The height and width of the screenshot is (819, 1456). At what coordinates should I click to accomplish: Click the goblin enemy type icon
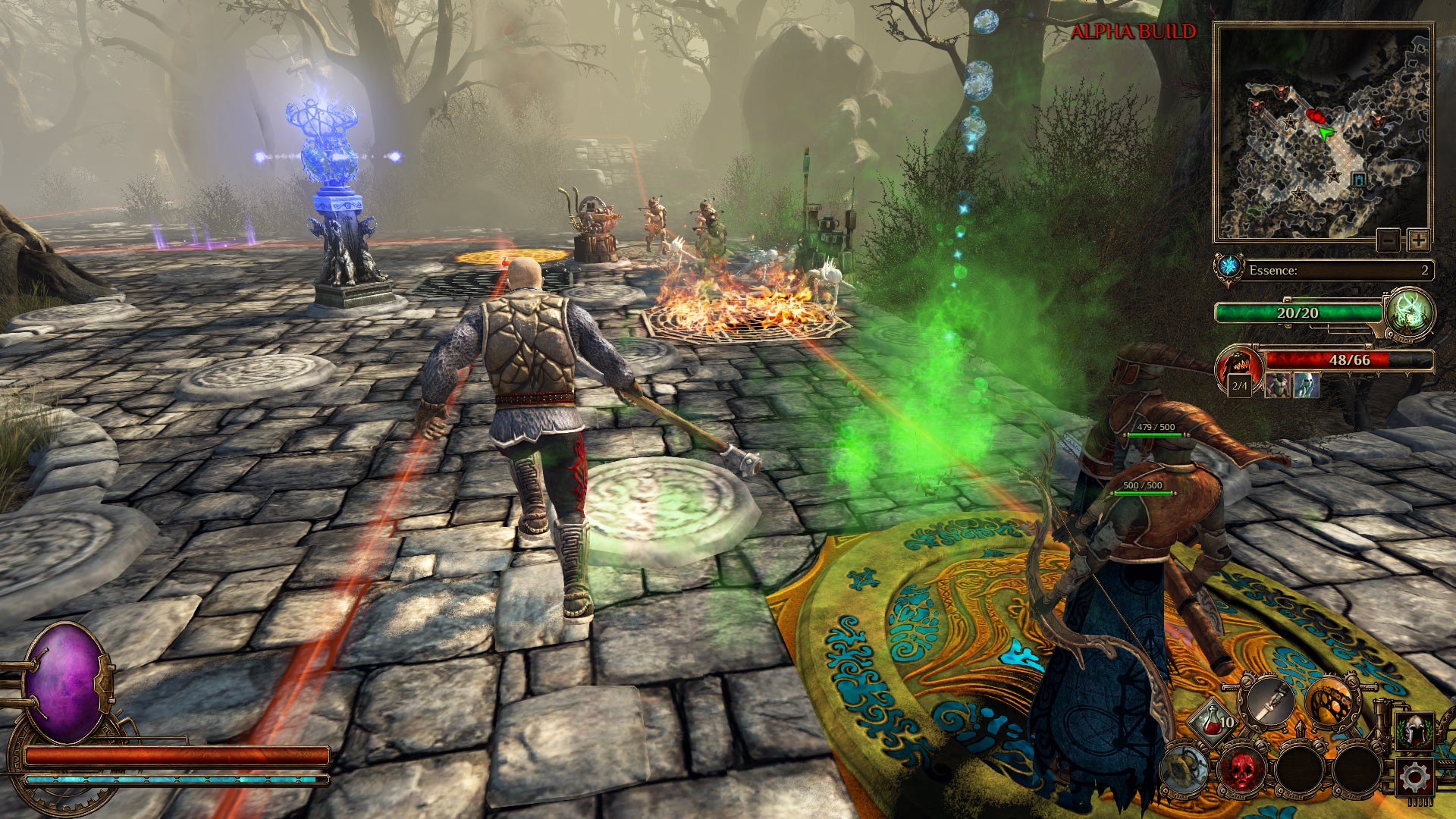(x=1278, y=385)
